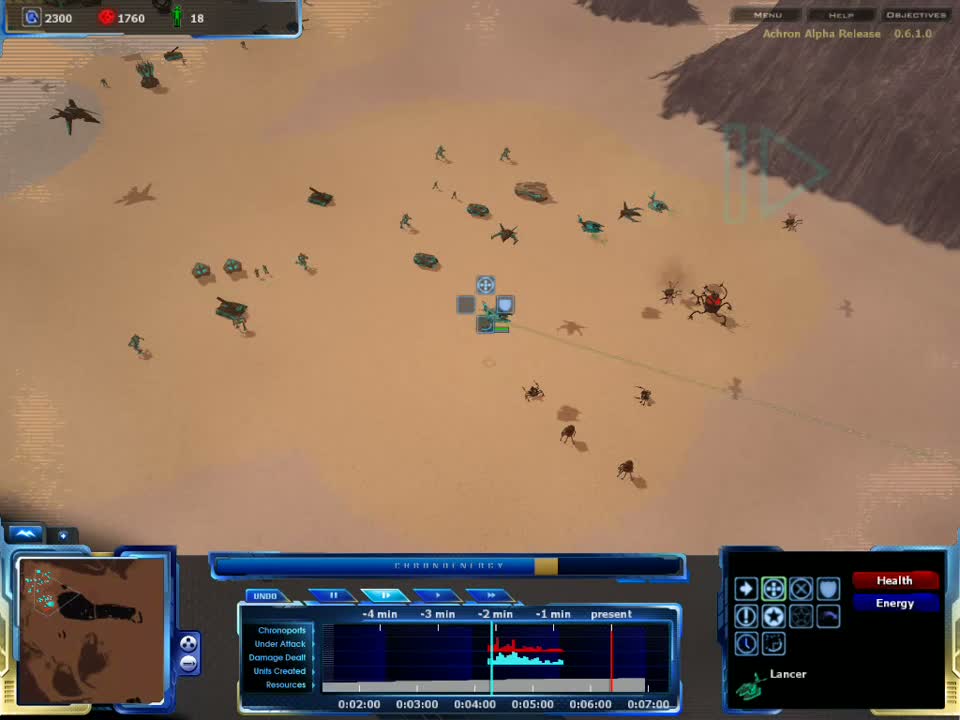Image resolution: width=960 pixels, height=720 pixels.
Task: Activate the shield command icon
Action: tap(828, 589)
